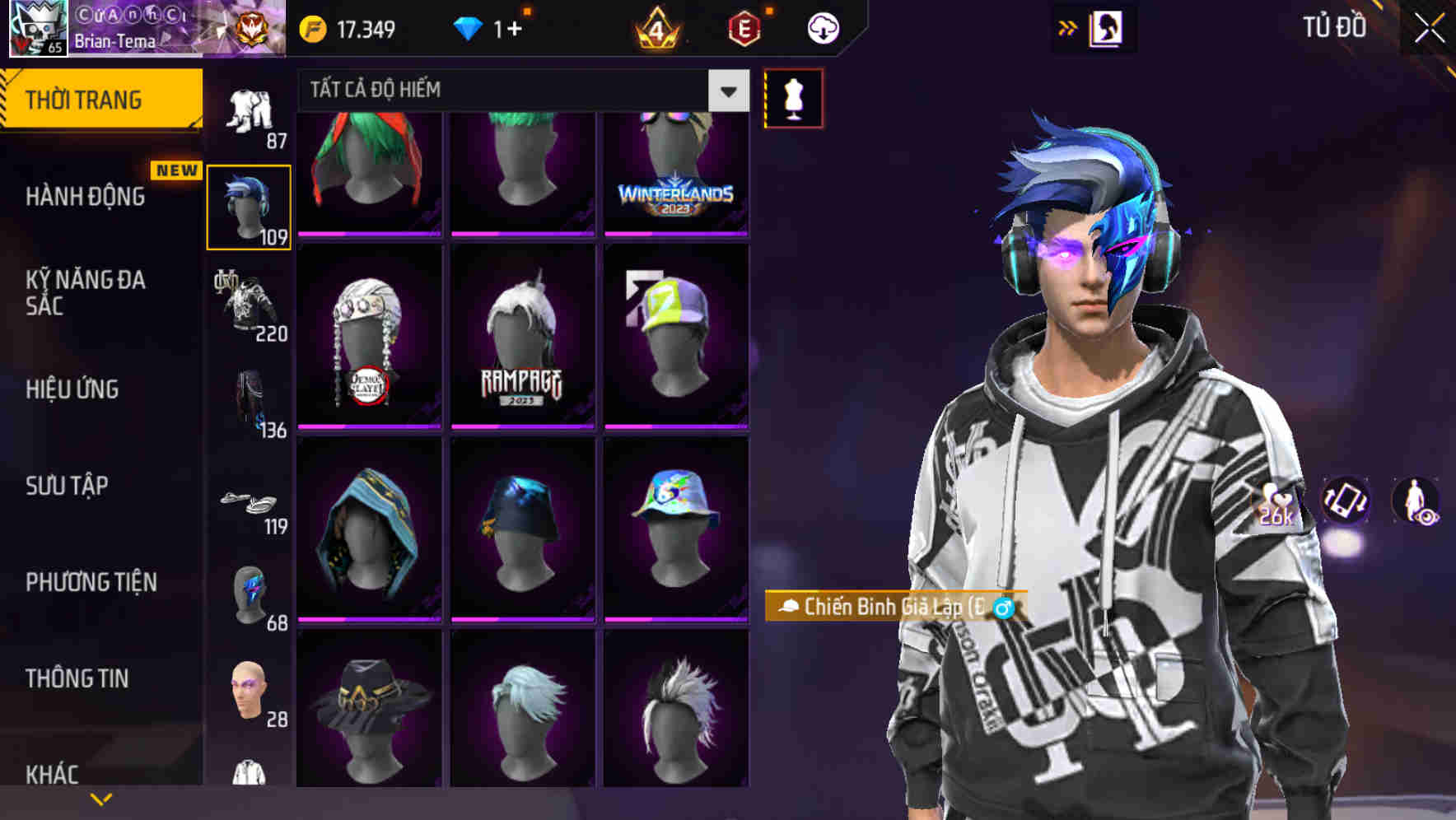Click the mannequin preview icon beside the rarity filter
Screen dimensions: 1456x820
coord(793,97)
